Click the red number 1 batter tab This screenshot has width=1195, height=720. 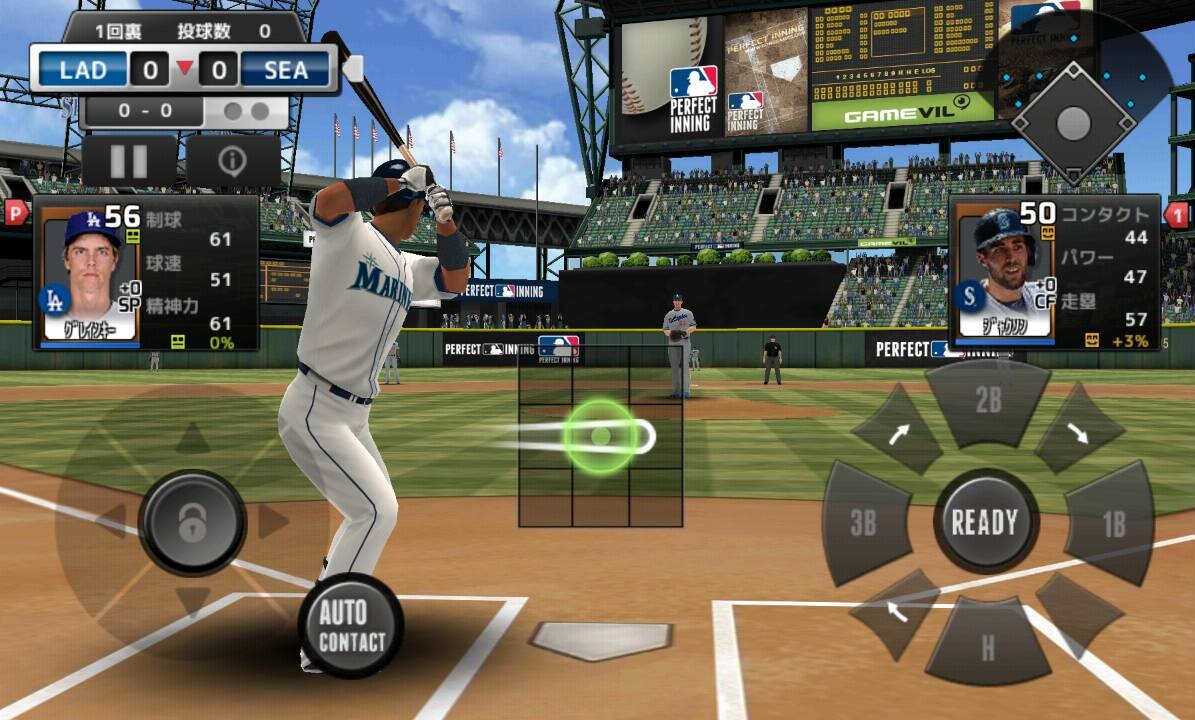(x=1178, y=213)
